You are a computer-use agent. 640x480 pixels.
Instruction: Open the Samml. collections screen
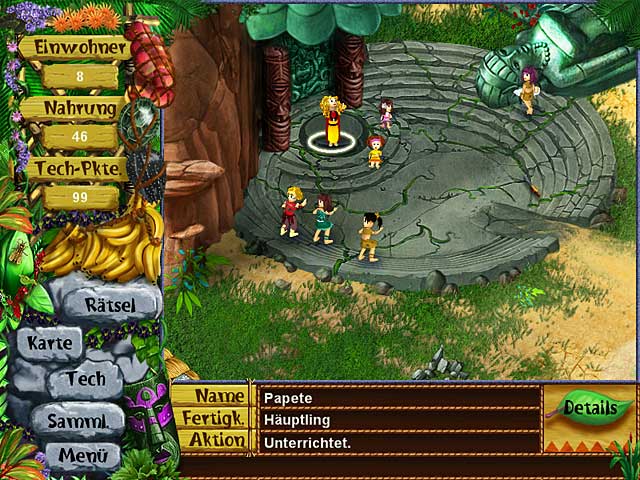click(76, 421)
